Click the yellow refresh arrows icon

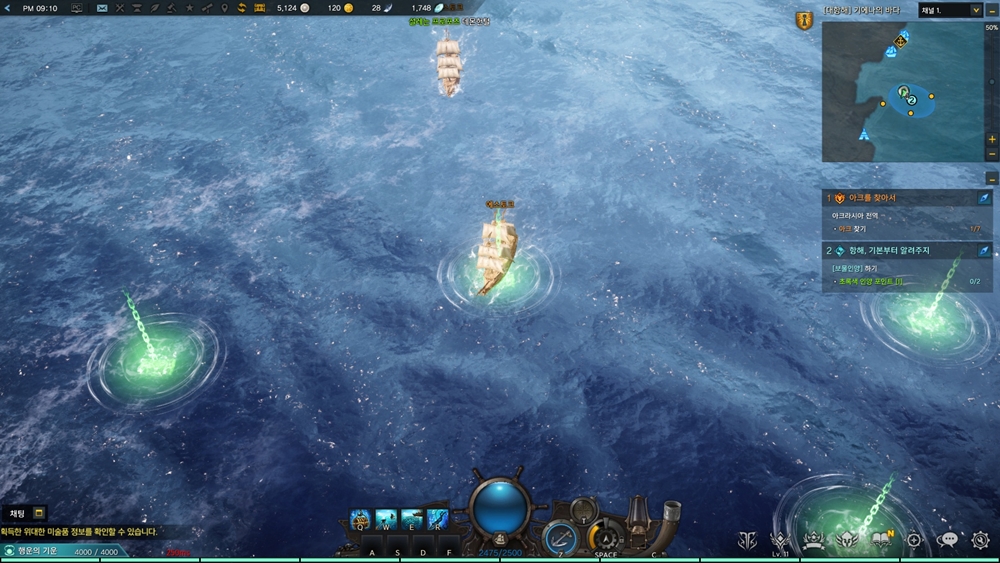(241, 8)
